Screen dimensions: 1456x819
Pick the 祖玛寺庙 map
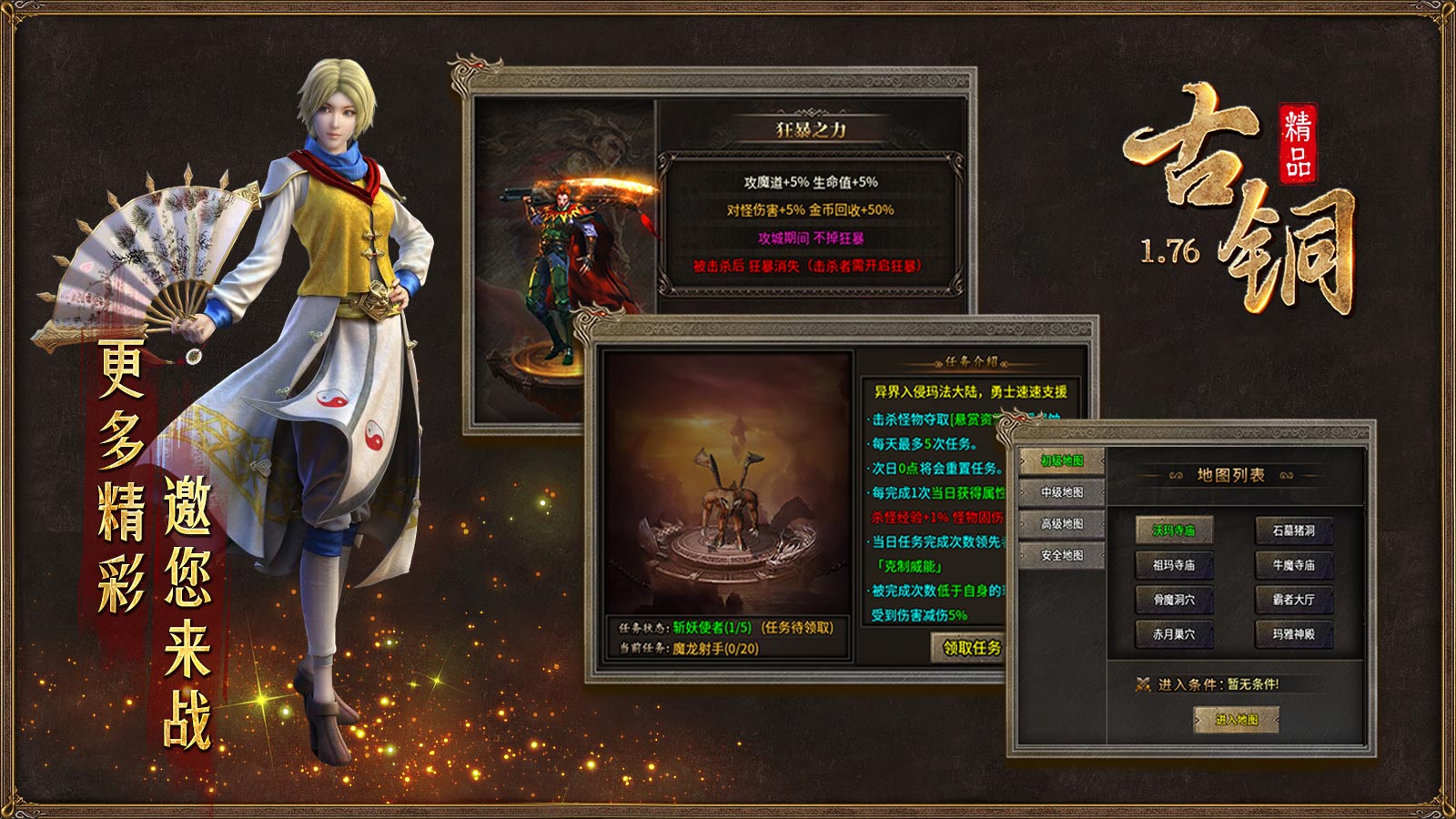click(x=1174, y=565)
